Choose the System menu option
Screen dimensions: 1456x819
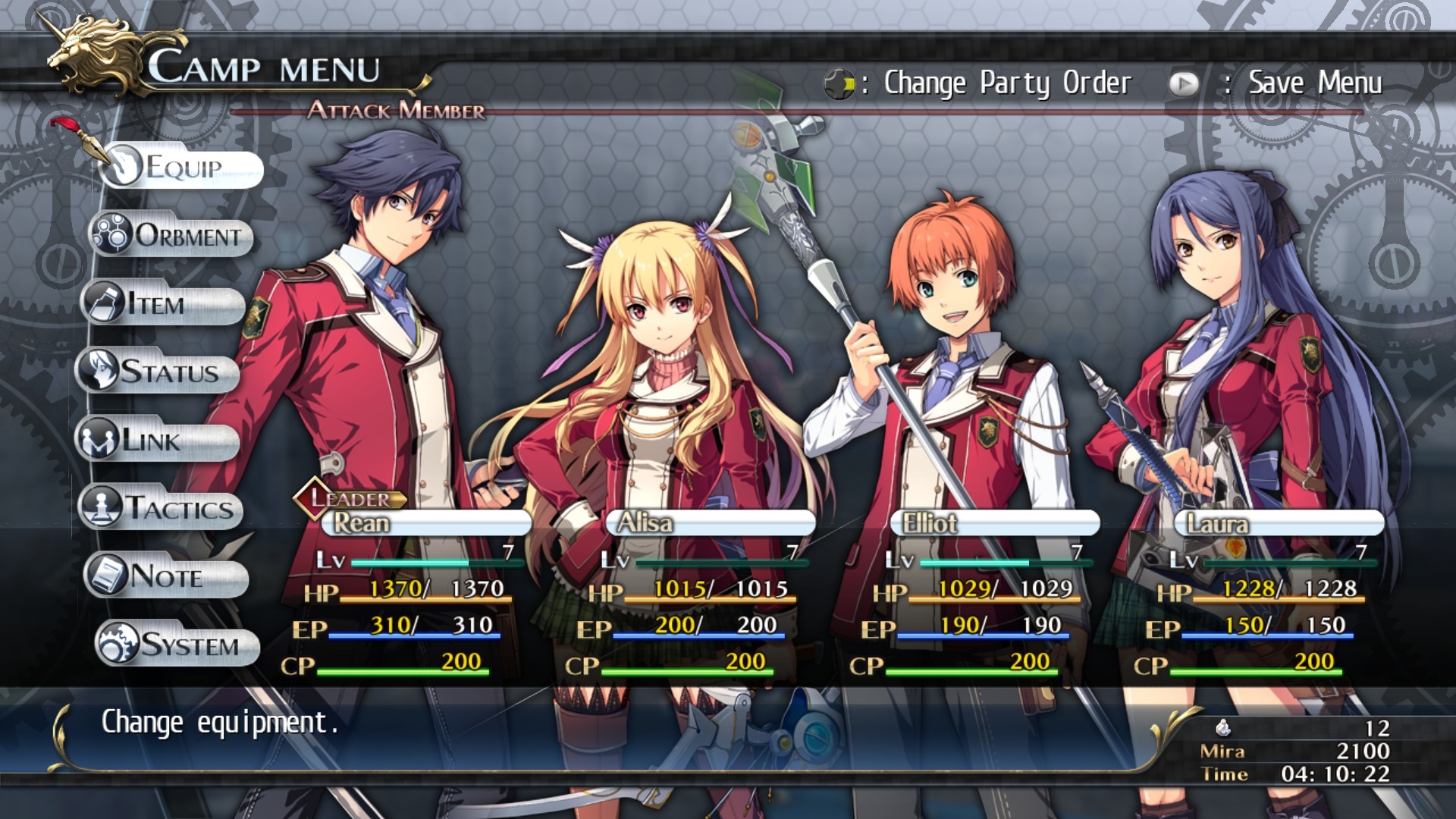(178, 645)
